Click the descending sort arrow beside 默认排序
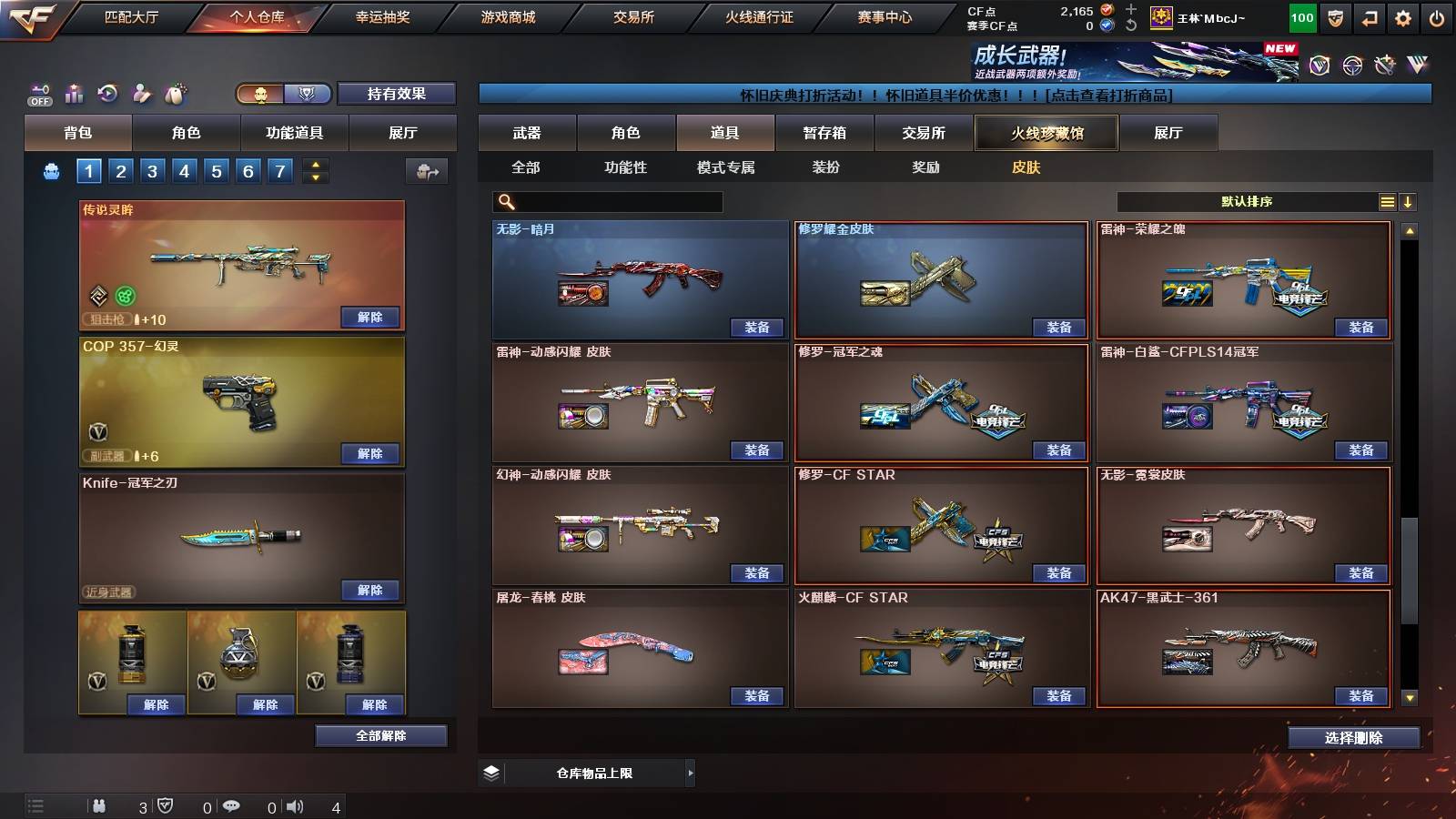Image resolution: width=1456 pixels, height=819 pixels. click(1409, 201)
